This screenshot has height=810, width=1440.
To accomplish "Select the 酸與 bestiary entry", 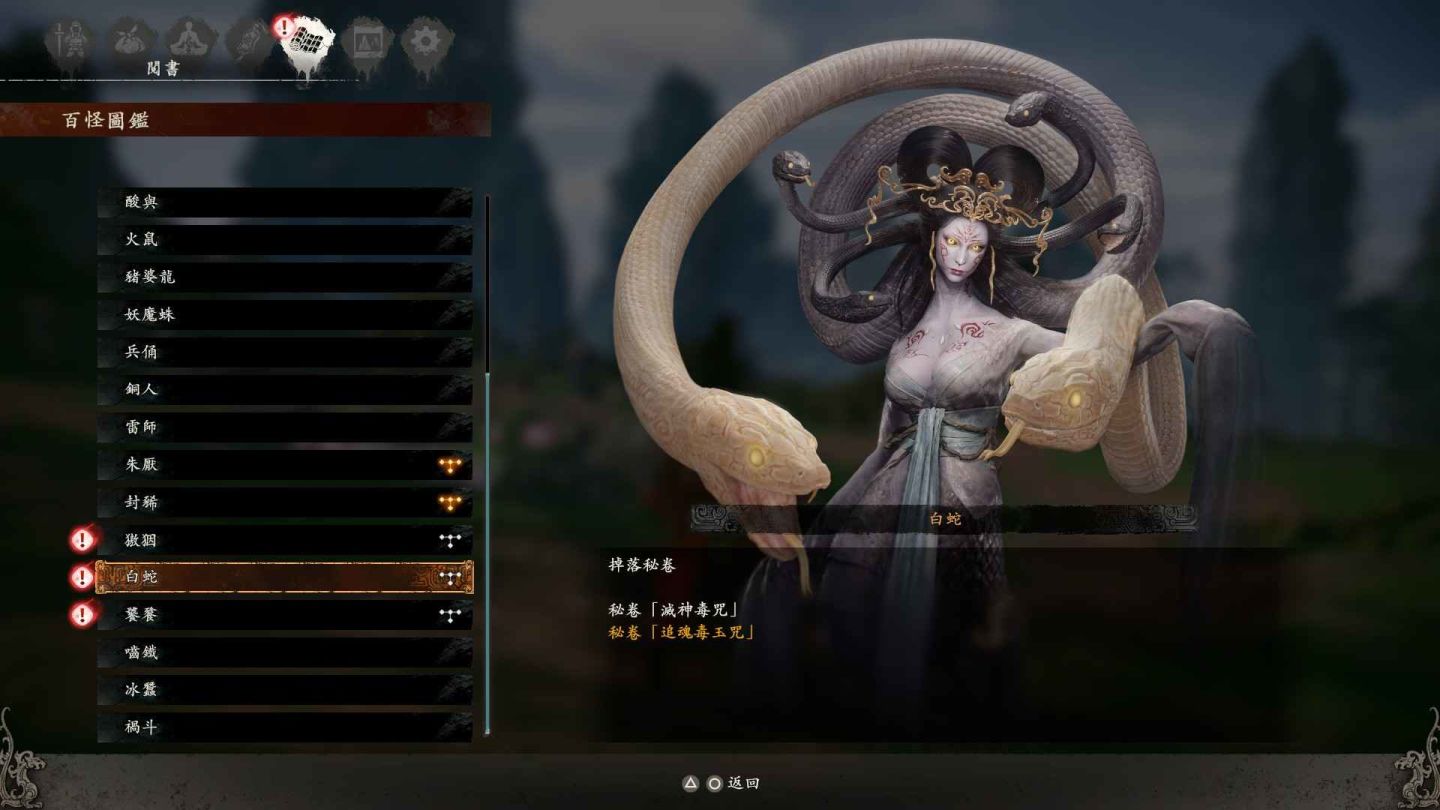I will point(285,202).
